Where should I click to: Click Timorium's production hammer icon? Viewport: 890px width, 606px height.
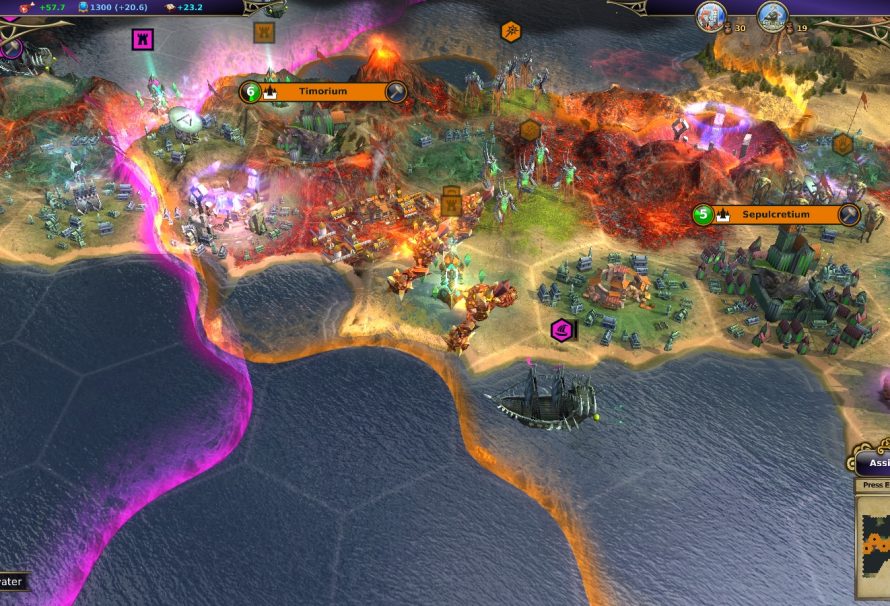(x=396, y=92)
